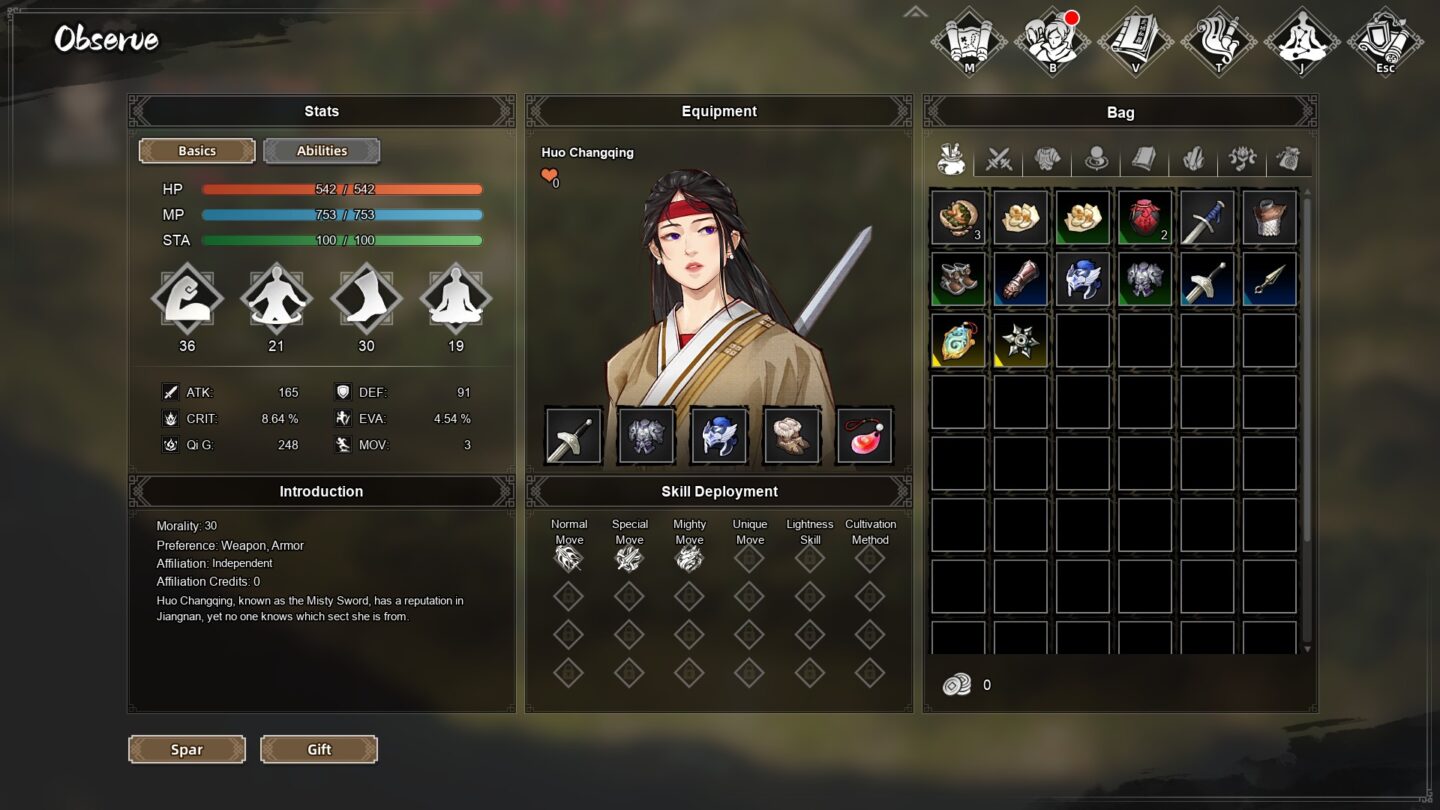Click the equipped Normal Move skill icon

coord(568,558)
